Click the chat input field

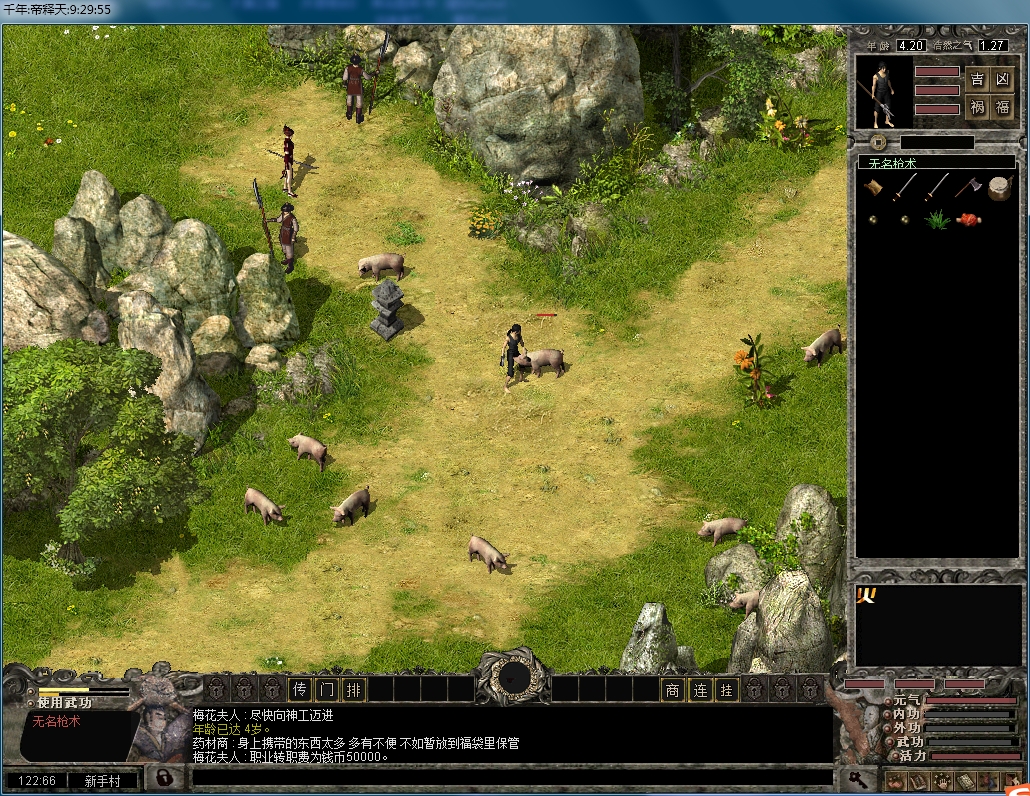[x=510, y=777]
